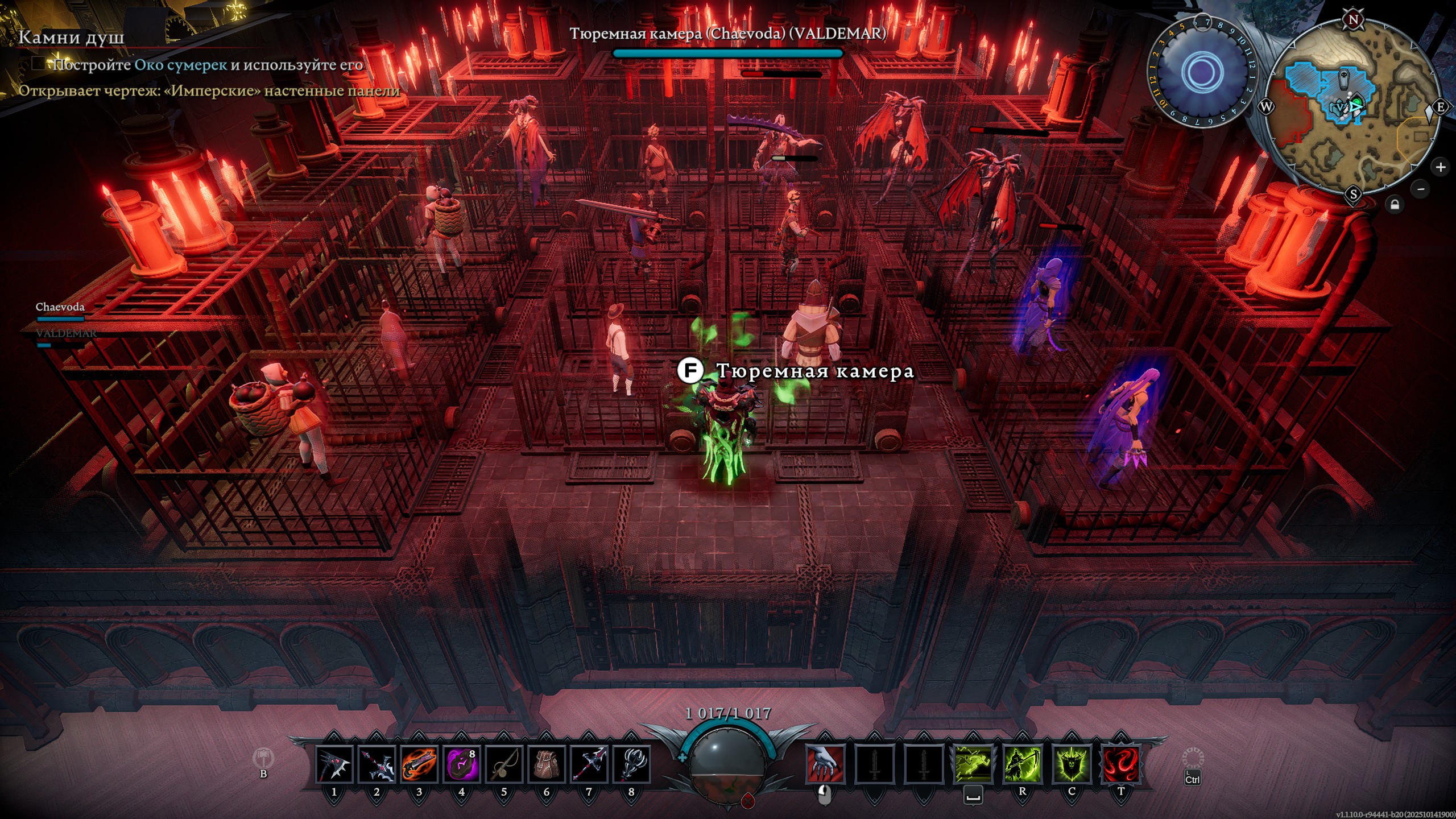1456x819 pixels.
Task: Open the build menu hammer icon
Action: coord(263,758)
